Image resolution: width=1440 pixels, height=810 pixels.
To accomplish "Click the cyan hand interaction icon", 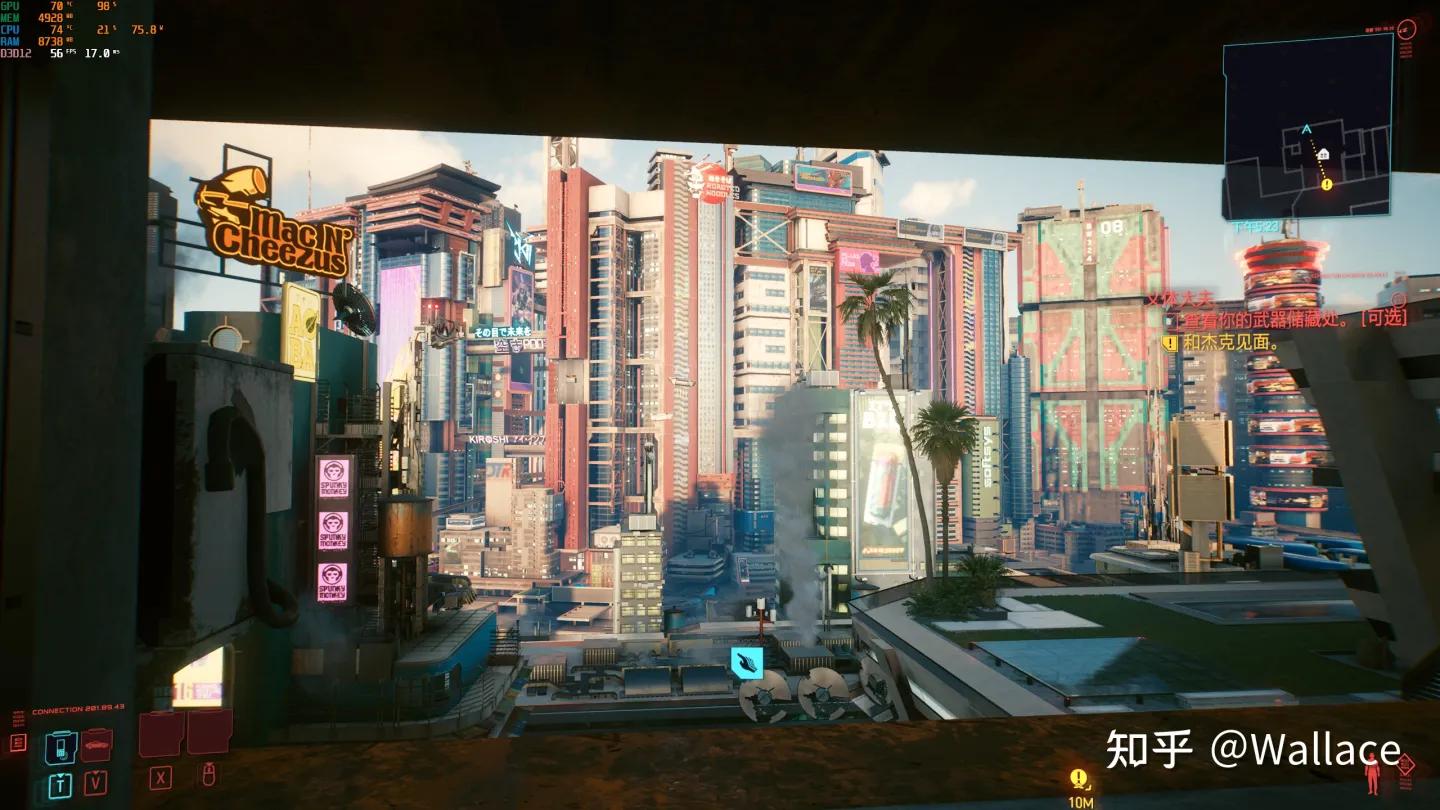I will point(746,662).
